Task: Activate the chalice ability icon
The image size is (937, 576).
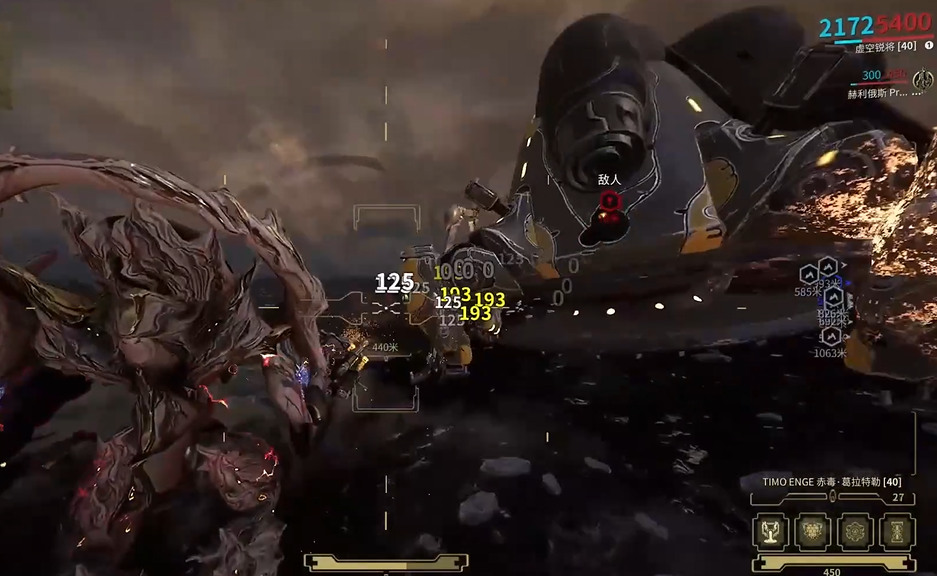Action: (x=770, y=531)
